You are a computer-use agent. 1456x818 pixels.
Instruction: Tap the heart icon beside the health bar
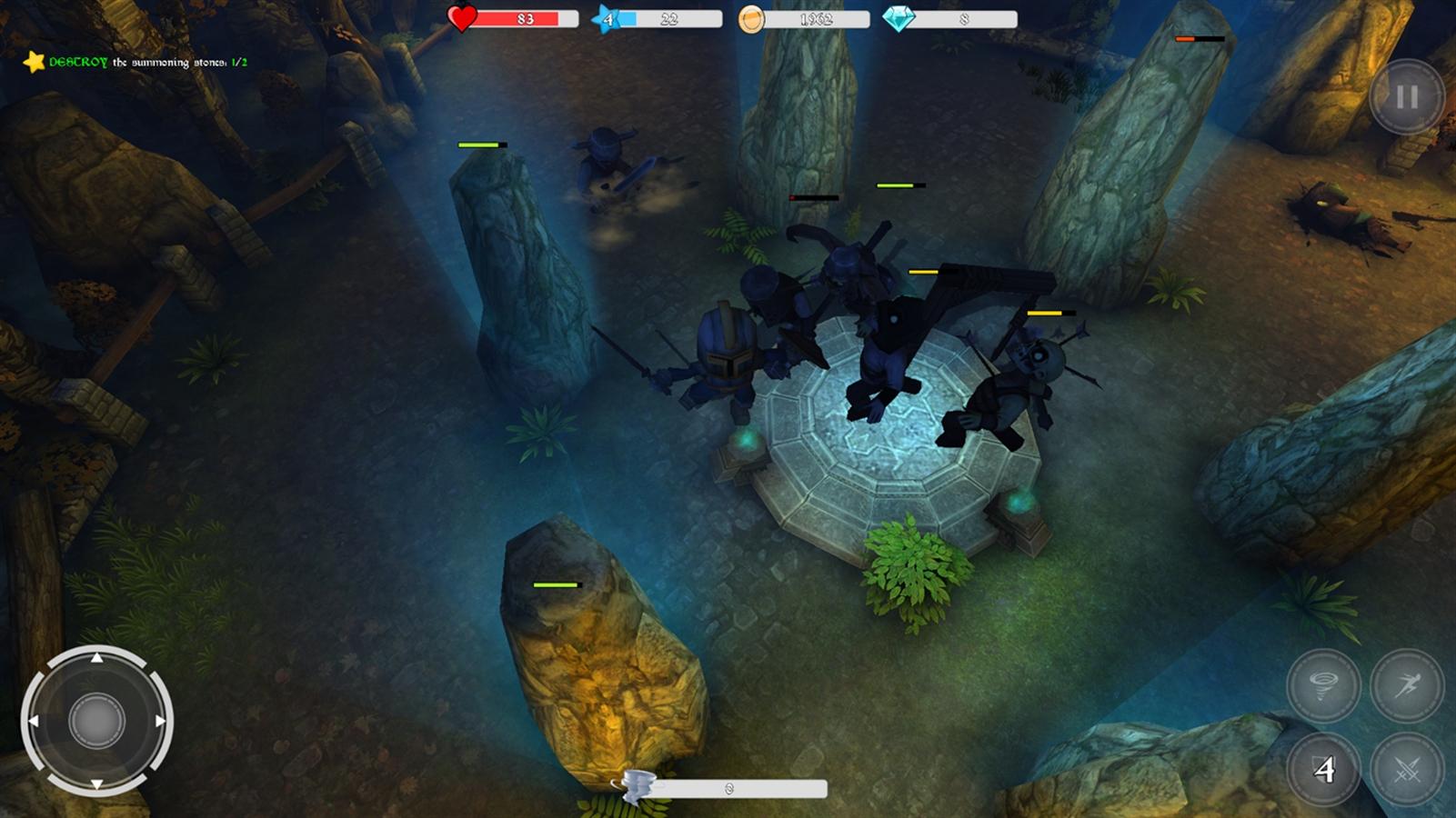tap(460, 16)
